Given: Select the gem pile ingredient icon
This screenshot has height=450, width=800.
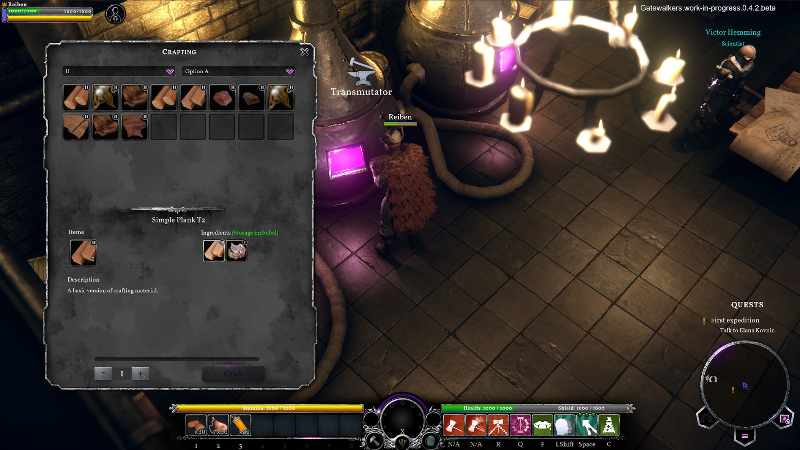Looking at the screenshot, I should coord(237,252).
